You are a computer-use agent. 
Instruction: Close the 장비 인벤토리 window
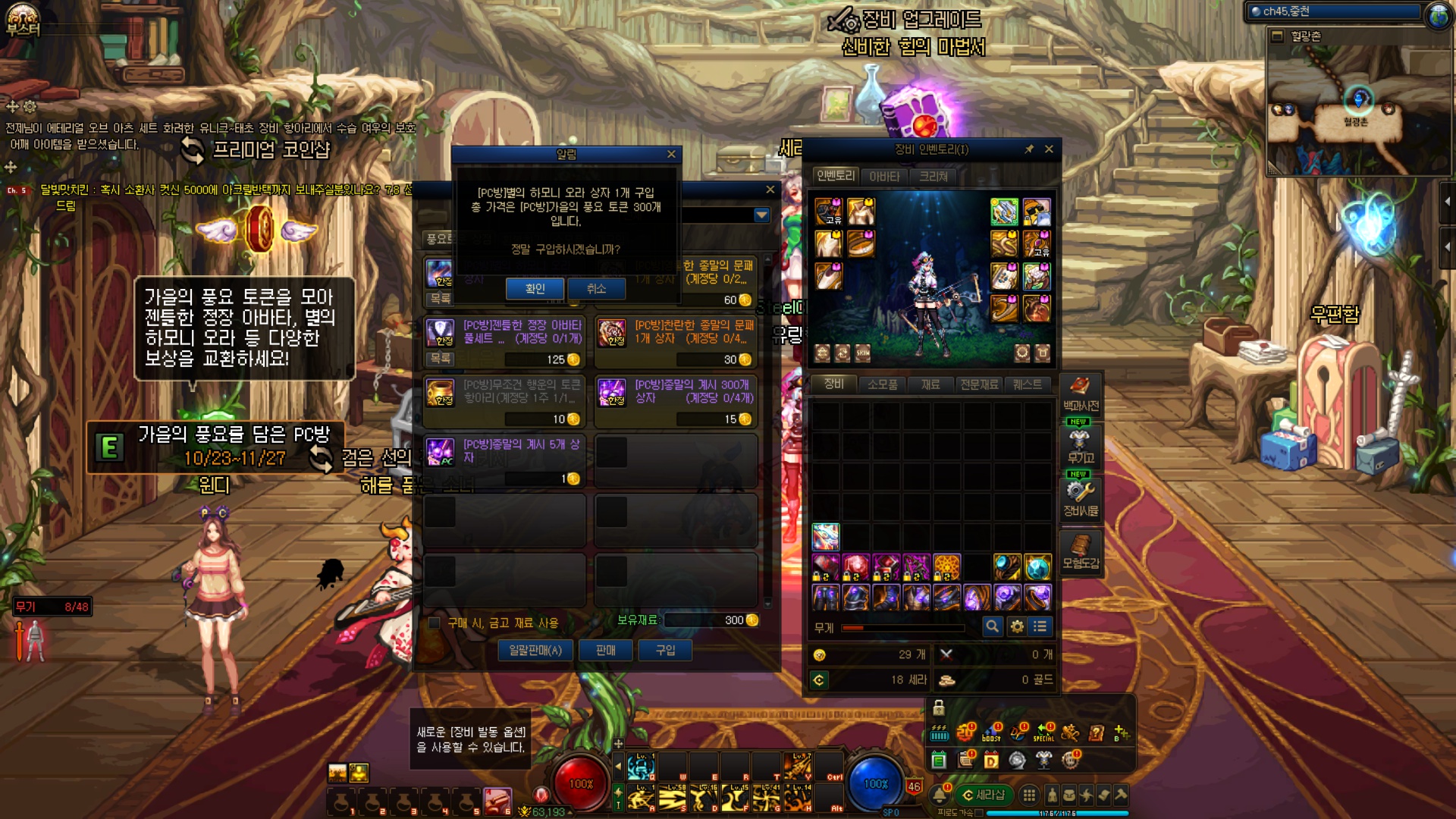[x=1049, y=149]
